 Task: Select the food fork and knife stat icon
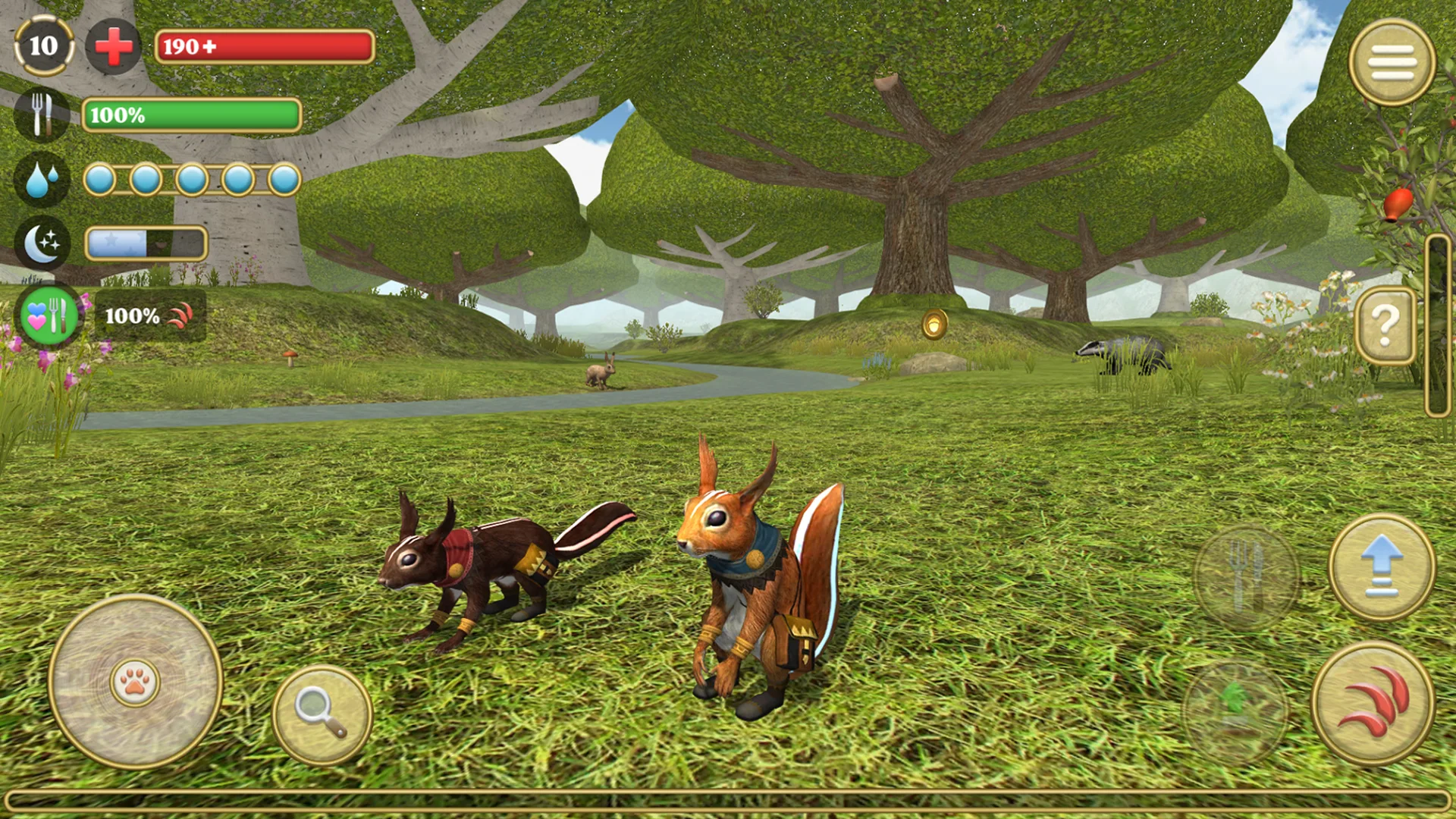(x=42, y=115)
